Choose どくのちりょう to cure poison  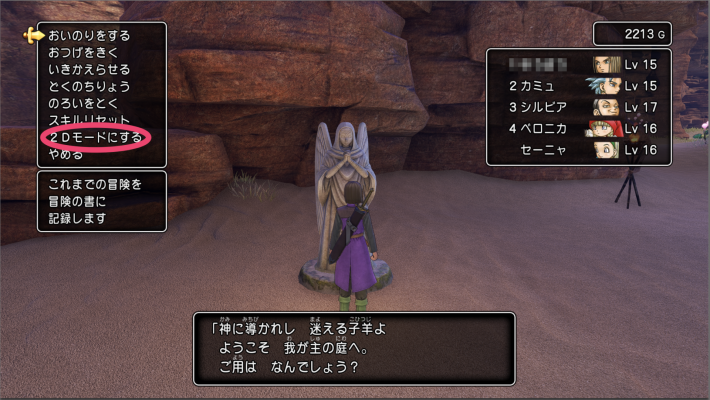coord(88,86)
